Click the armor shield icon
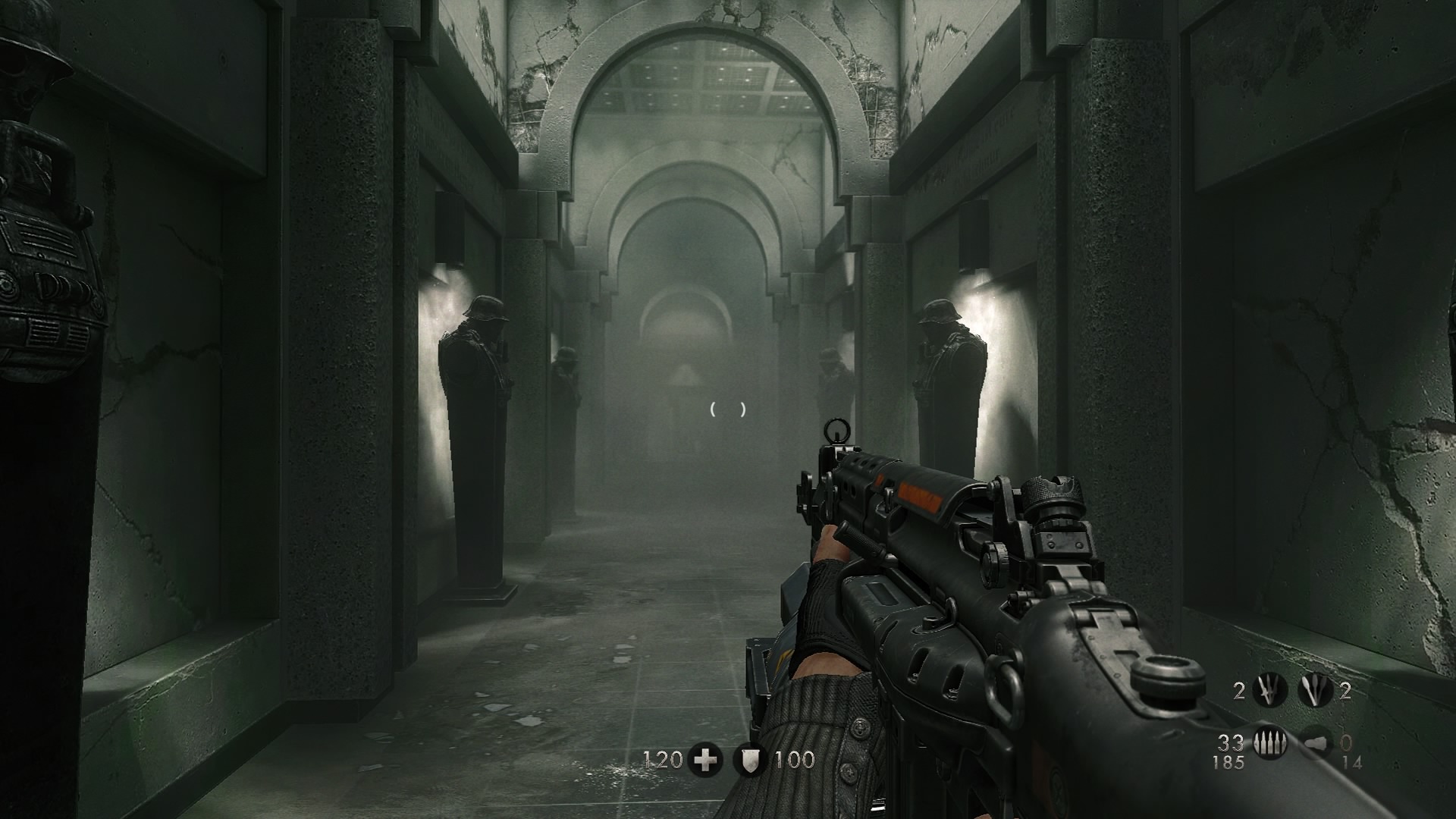 pyautogui.click(x=749, y=759)
